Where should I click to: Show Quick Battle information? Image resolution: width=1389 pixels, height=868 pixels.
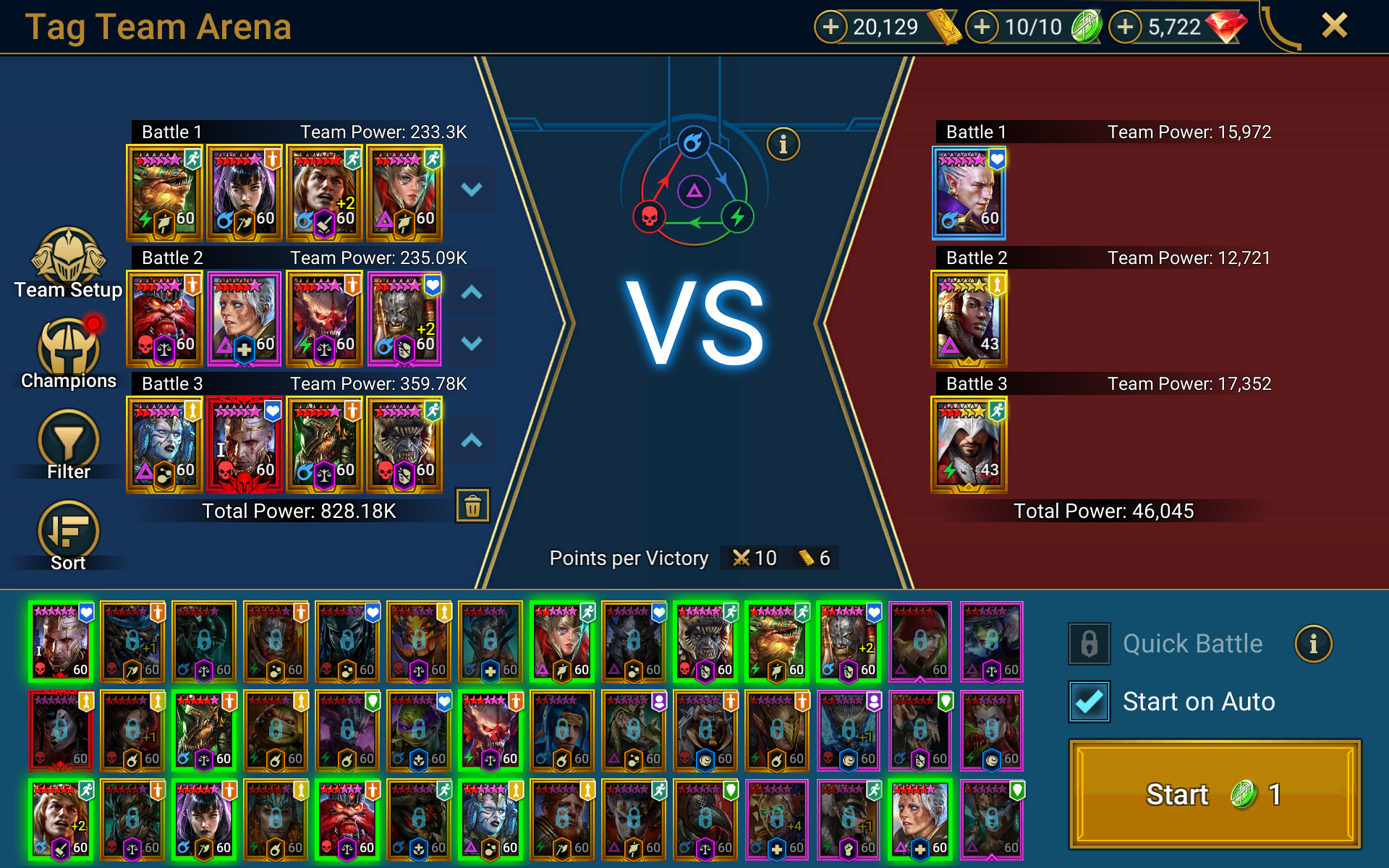tap(1313, 643)
